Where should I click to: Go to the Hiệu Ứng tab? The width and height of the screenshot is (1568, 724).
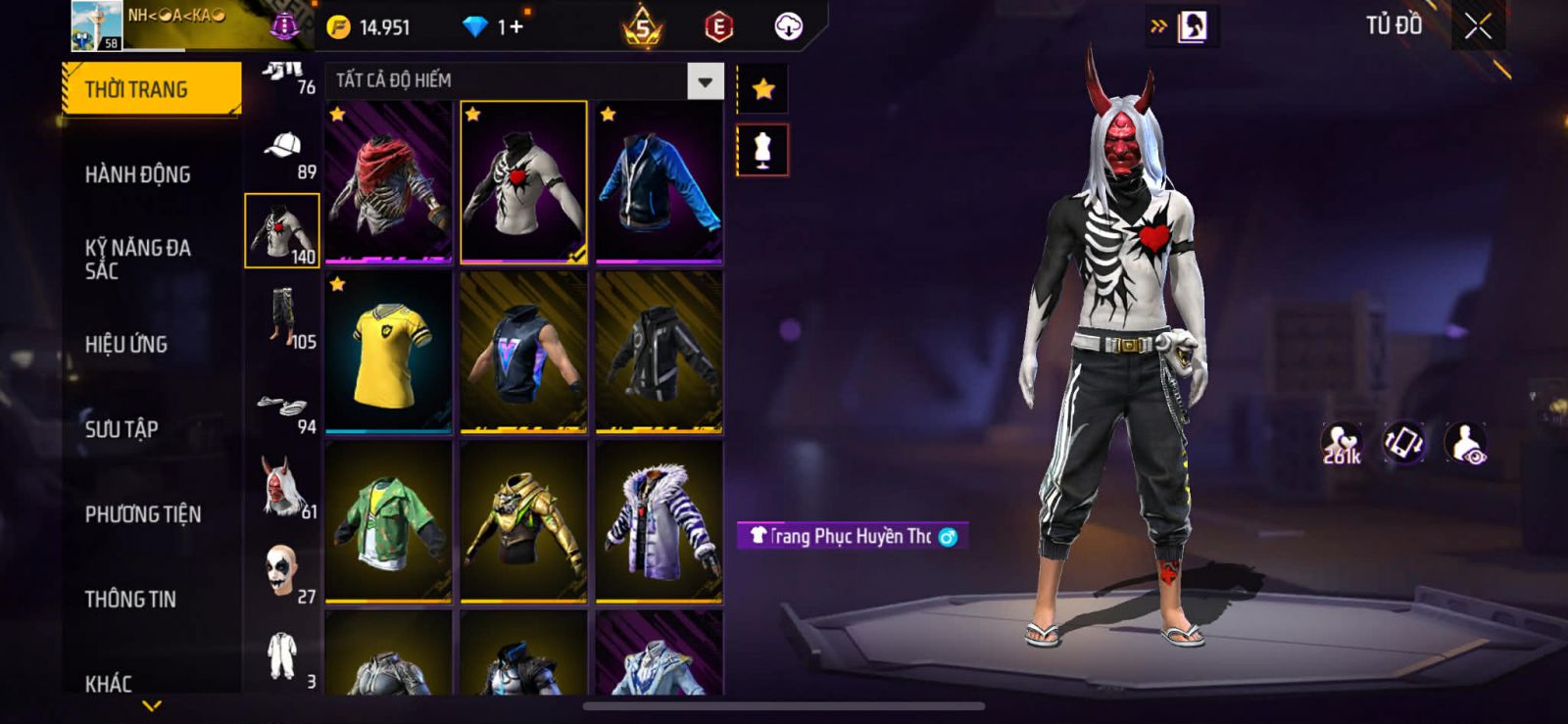tap(126, 344)
